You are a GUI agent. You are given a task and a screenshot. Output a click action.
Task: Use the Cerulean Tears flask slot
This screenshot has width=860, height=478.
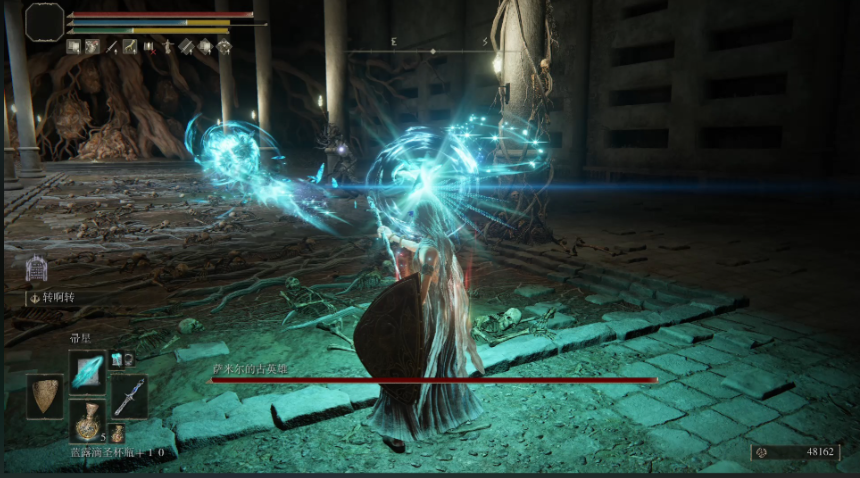click(87, 420)
